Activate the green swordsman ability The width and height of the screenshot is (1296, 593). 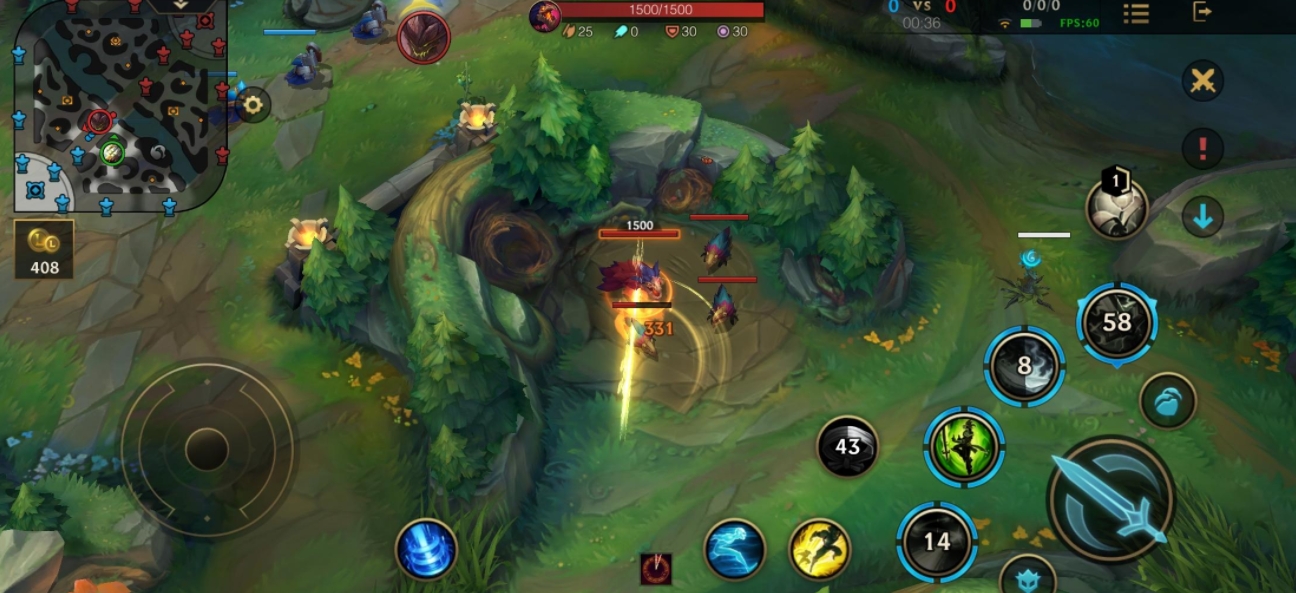click(x=964, y=446)
